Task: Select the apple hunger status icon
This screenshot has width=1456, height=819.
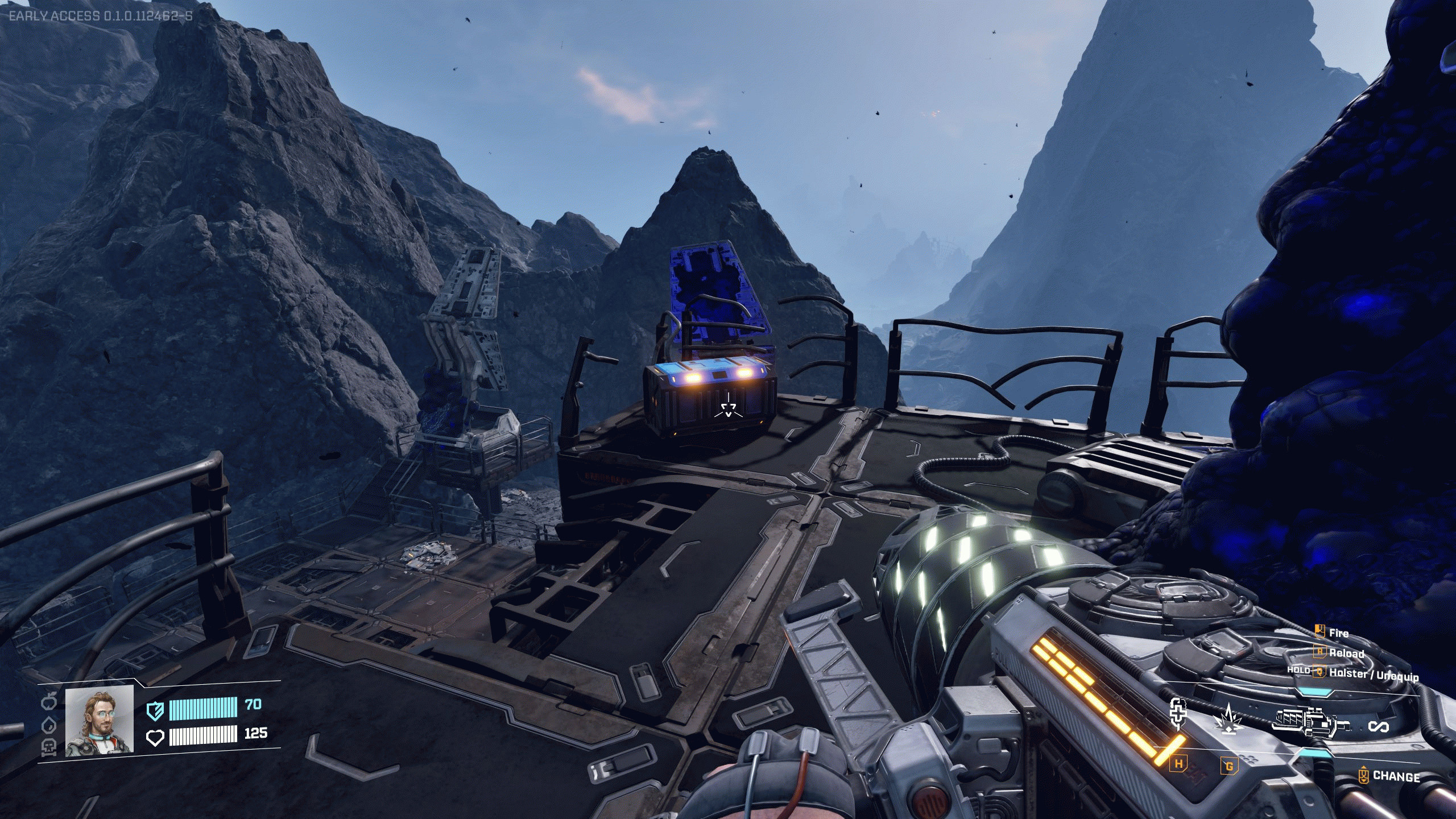Action: 49,702
